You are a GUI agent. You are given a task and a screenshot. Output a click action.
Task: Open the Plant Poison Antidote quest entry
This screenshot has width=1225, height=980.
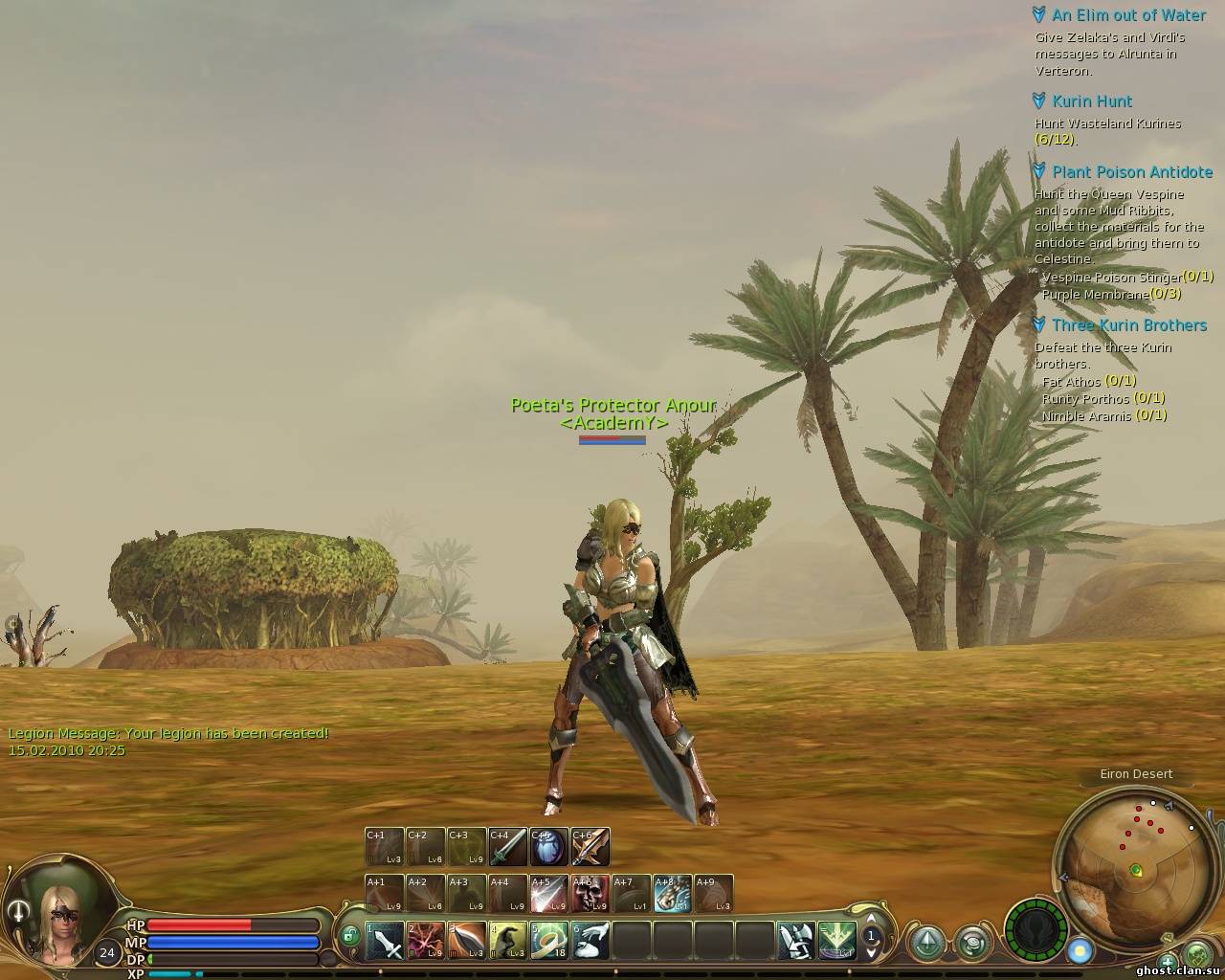[x=1131, y=172]
